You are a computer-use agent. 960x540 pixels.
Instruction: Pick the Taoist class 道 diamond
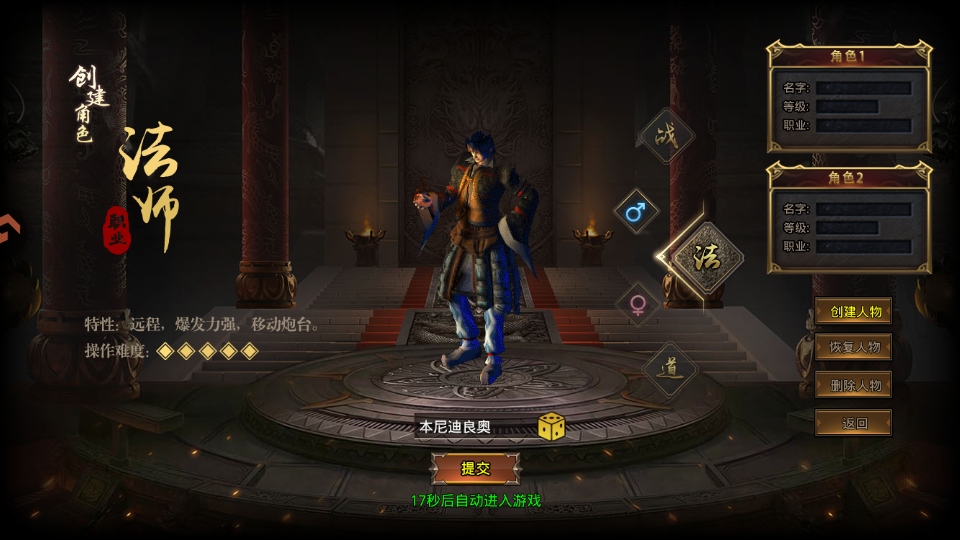point(669,369)
